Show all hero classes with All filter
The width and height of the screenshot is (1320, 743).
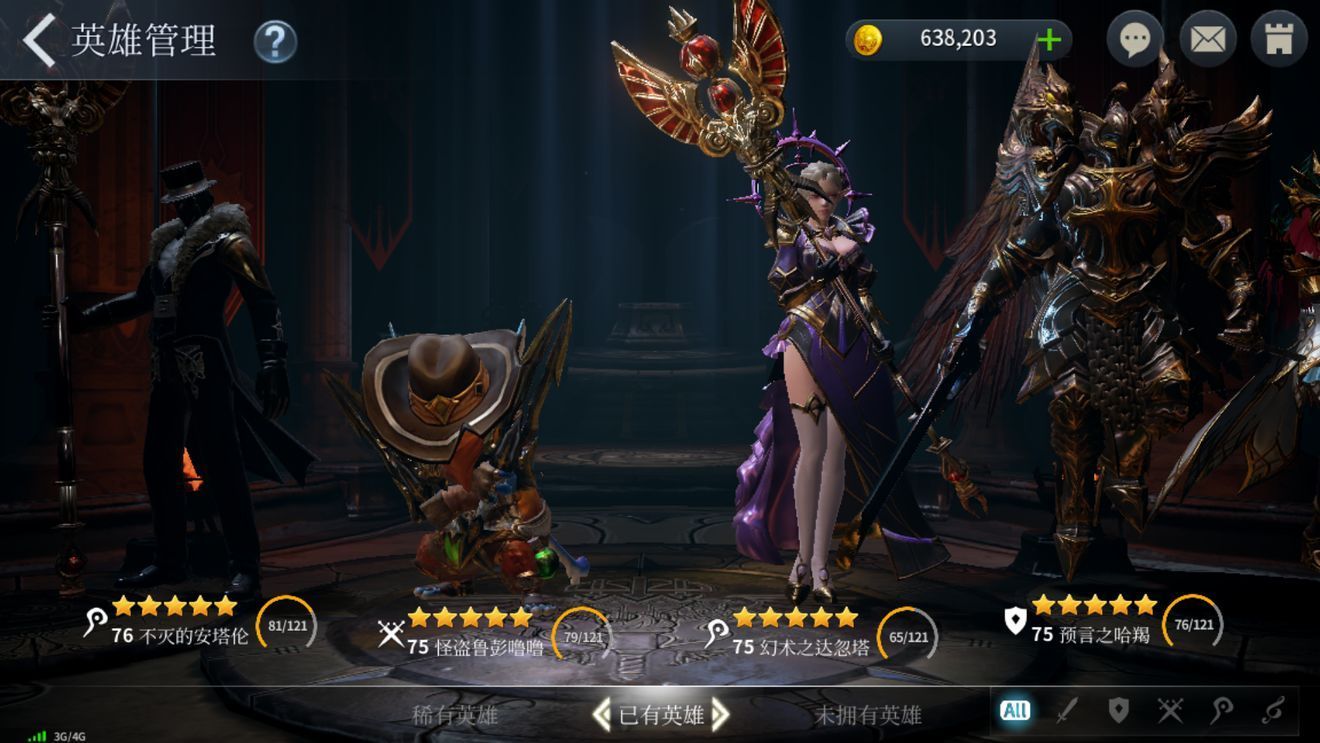[1015, 711]
